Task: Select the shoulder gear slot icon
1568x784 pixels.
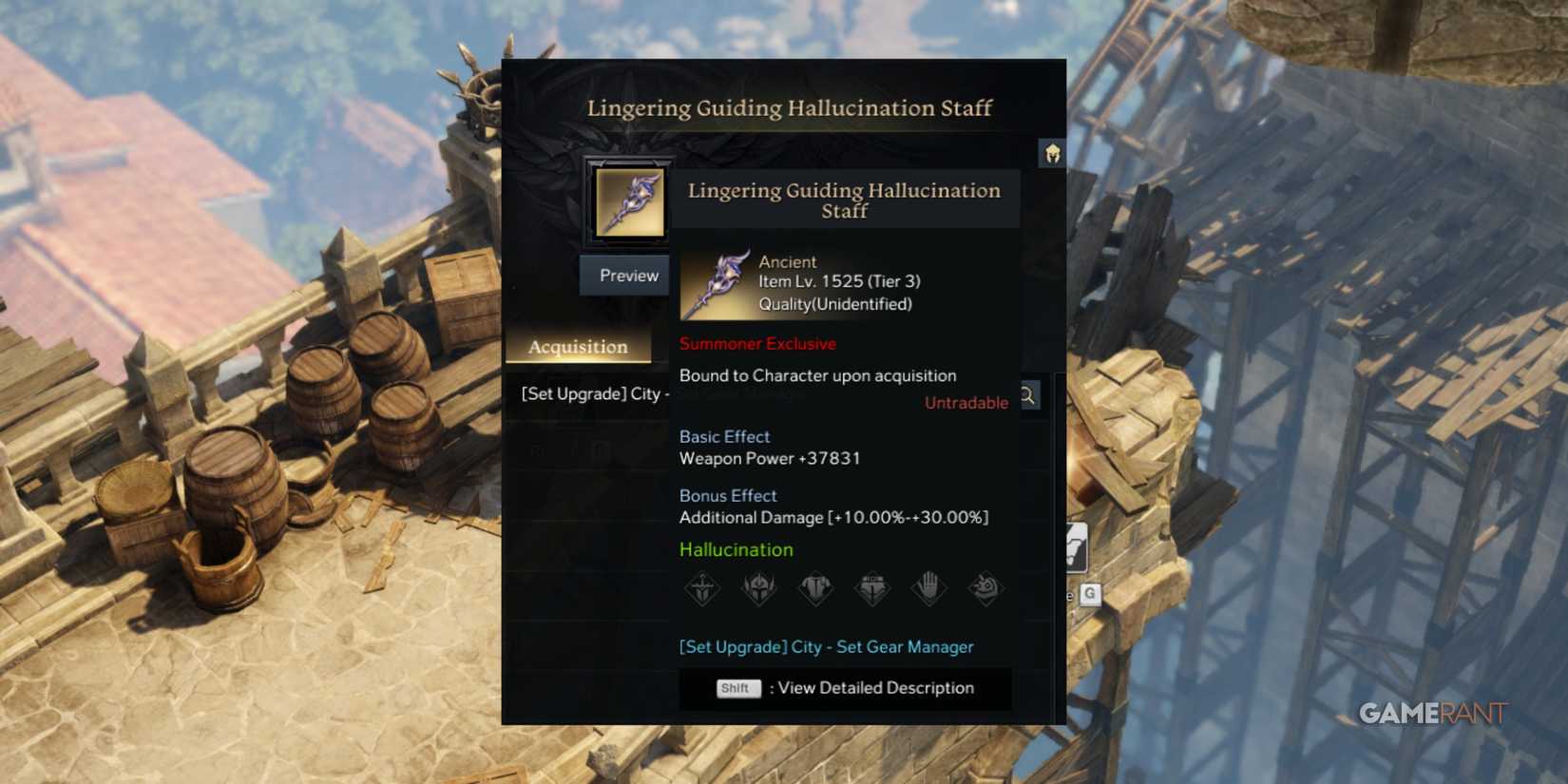Action: [x=986, y=587]
